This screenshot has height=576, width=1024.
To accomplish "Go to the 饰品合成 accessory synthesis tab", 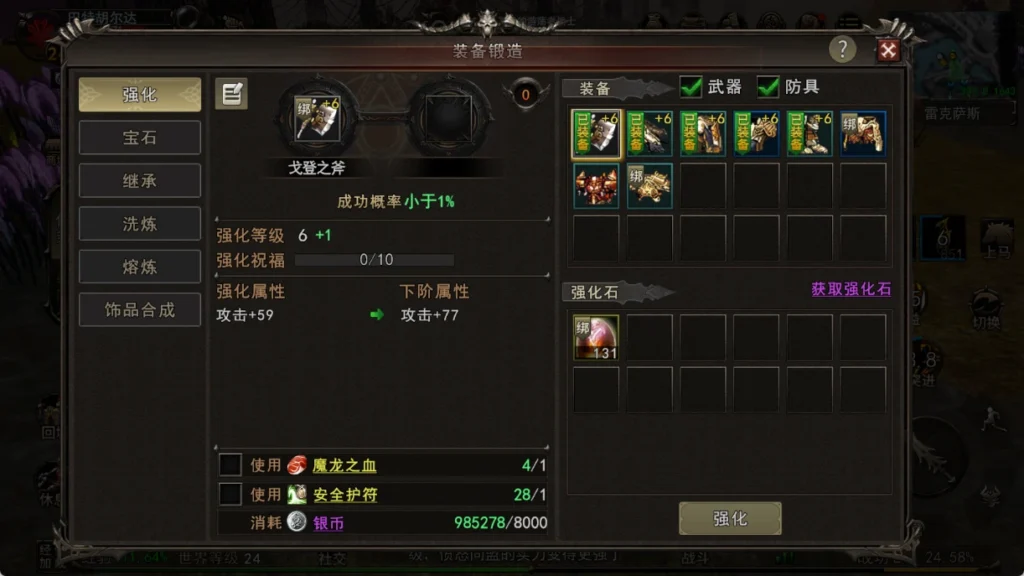I will [140, 310].
